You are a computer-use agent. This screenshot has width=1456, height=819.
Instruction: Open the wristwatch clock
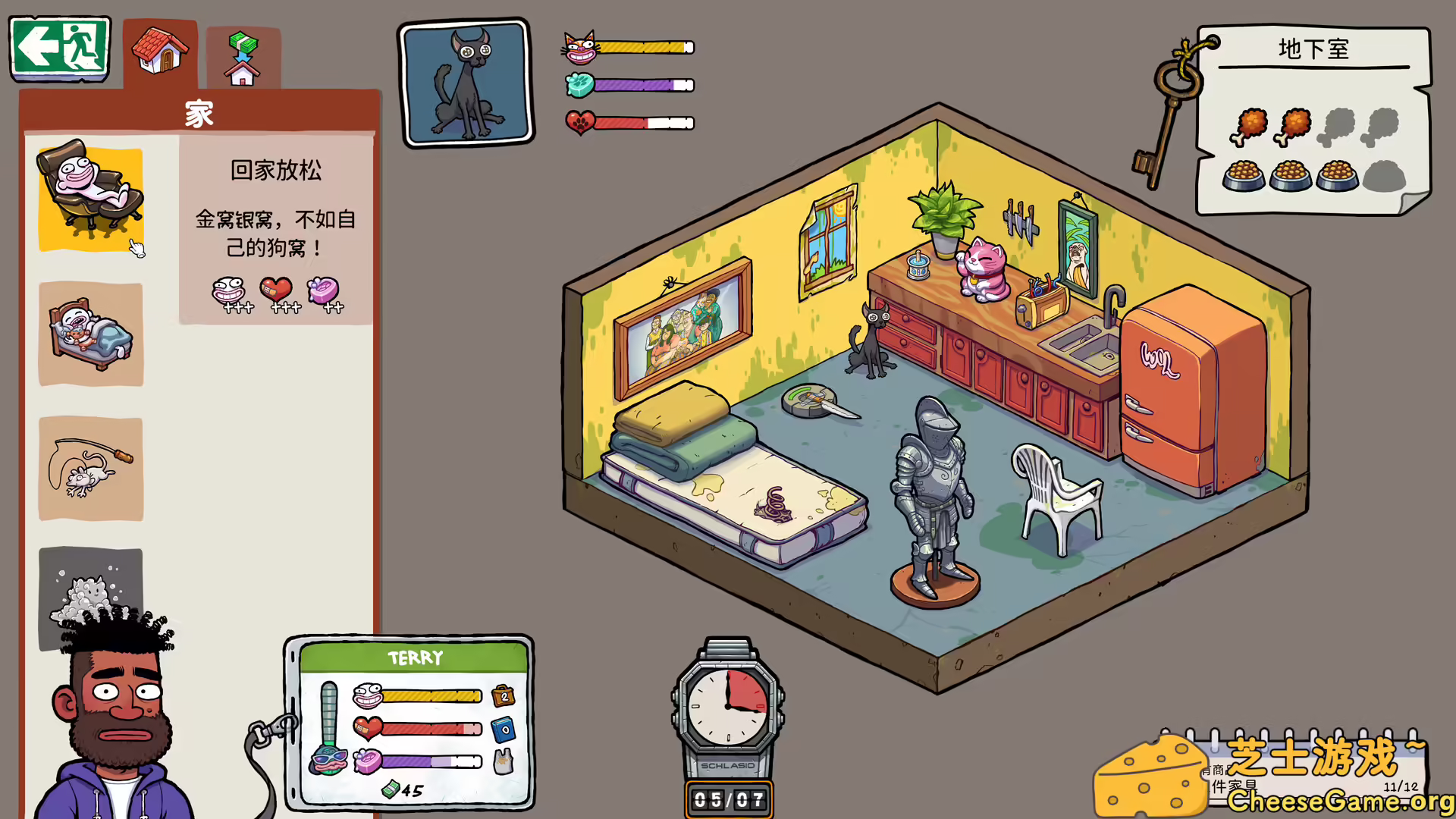click(x=728, y=705)
